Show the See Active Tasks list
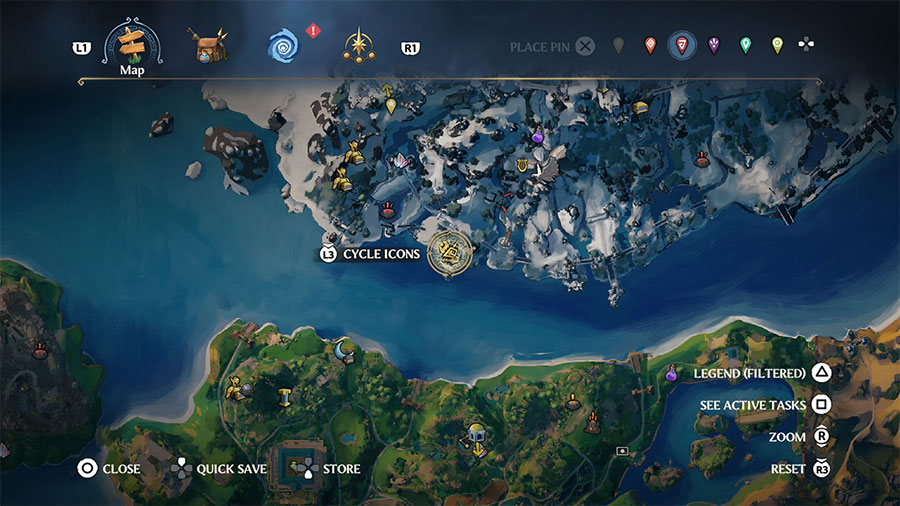The width and height of the screenshot is (900, 506). tap(752, 405)
